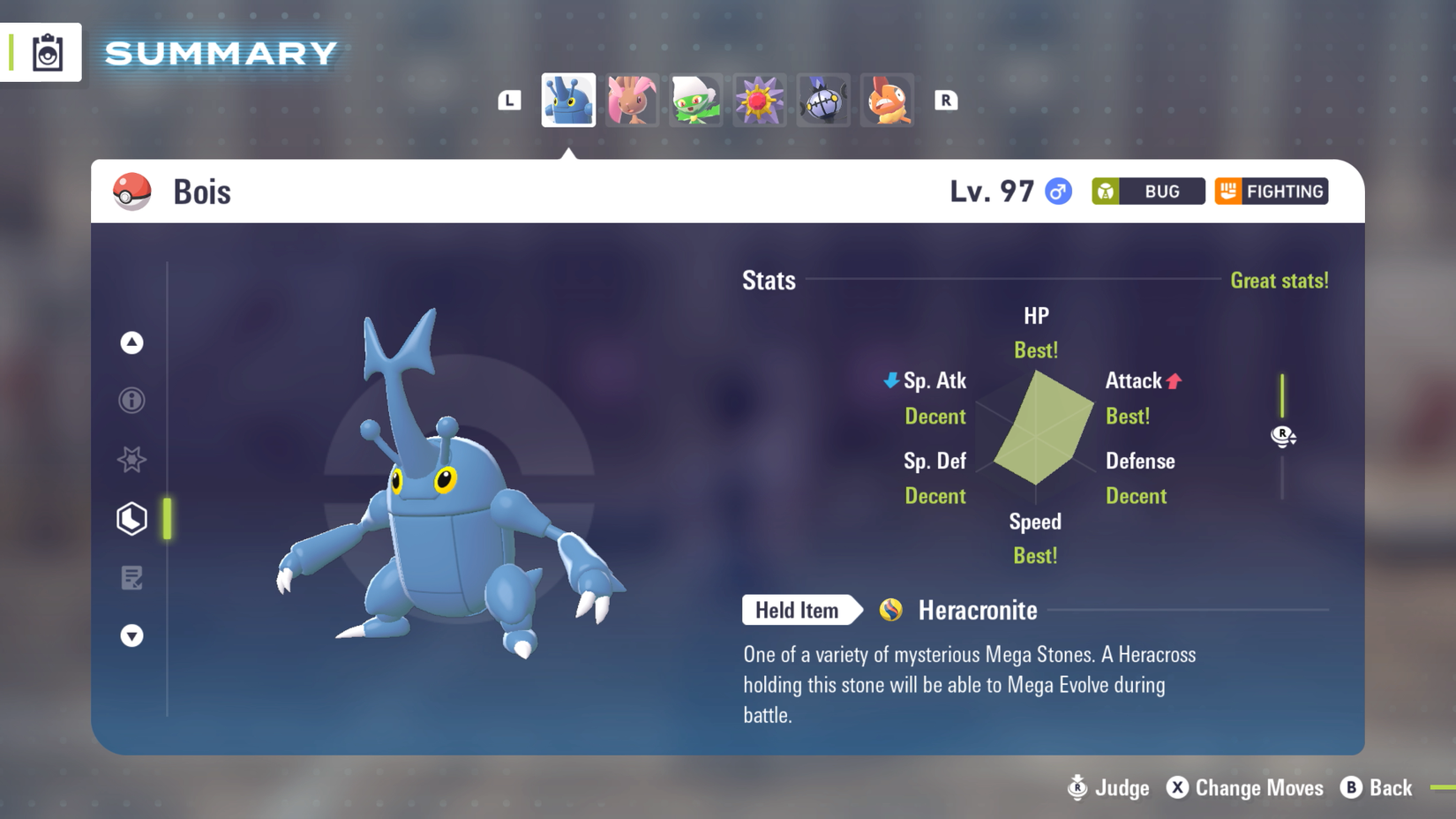Click the hexagon stats icon in sidebar

131,519
